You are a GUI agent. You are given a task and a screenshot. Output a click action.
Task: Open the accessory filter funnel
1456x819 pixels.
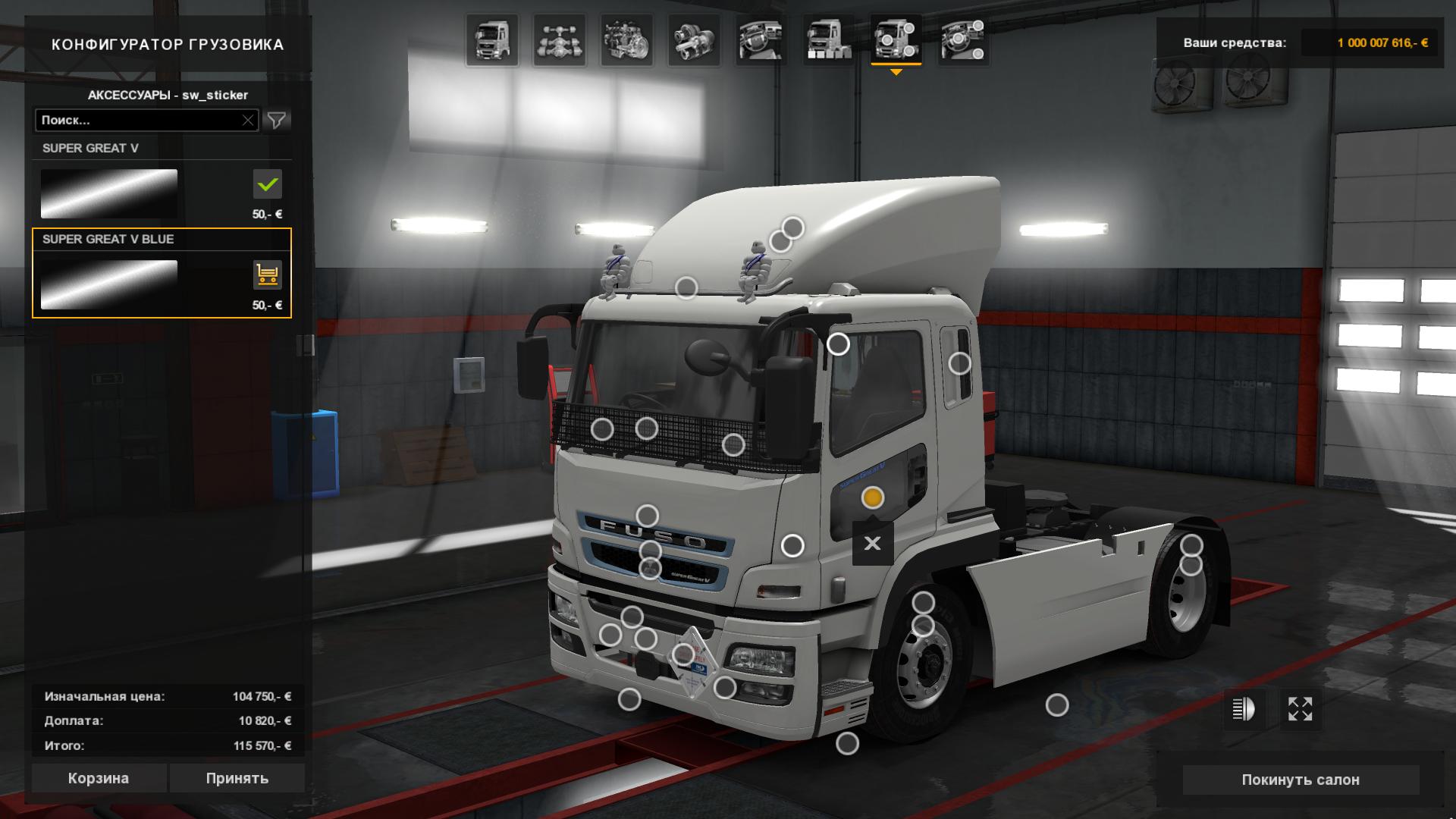point(277,120)
